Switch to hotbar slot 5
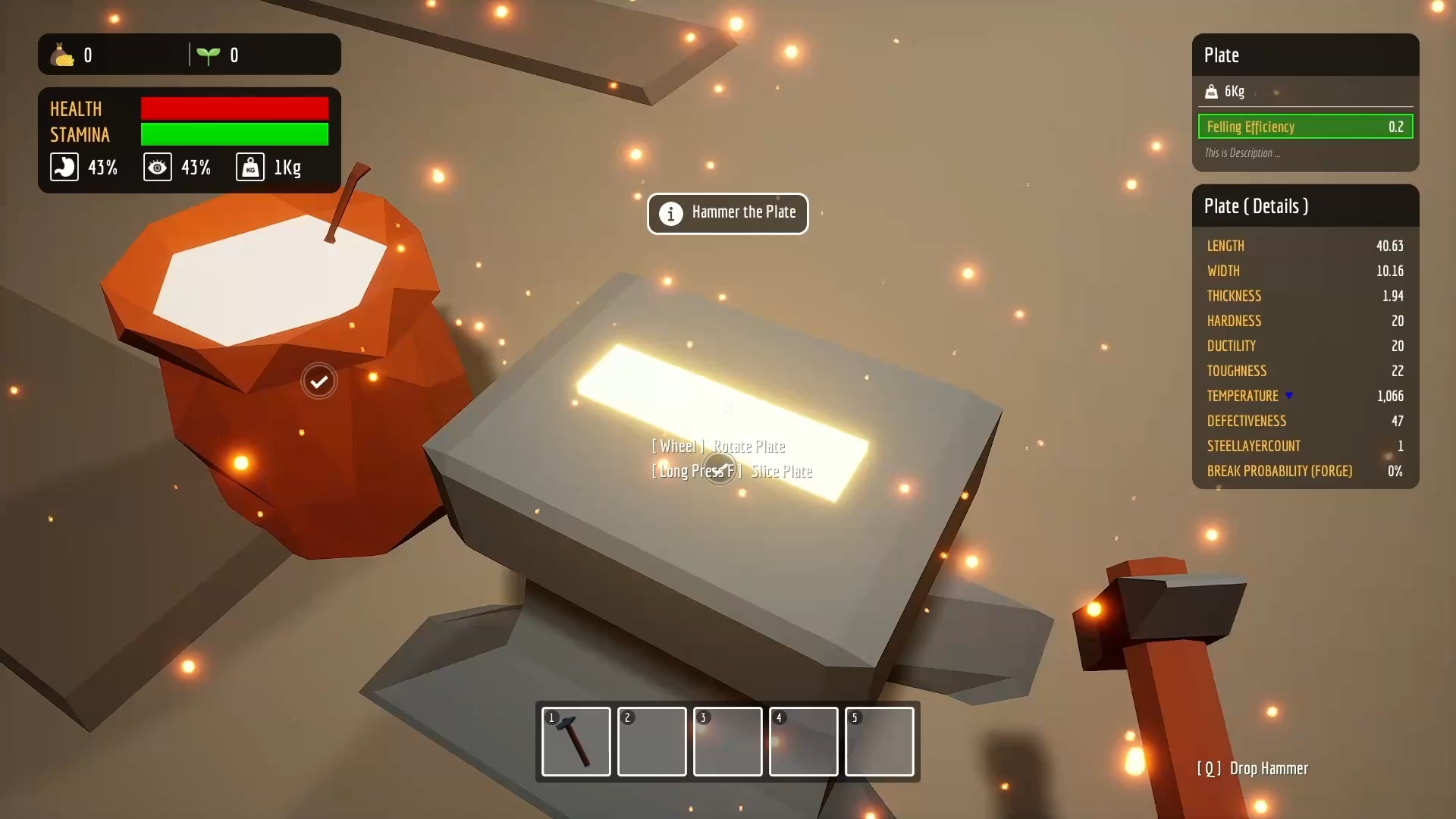This screenshot has width=1456, height=819. [879, 742]
